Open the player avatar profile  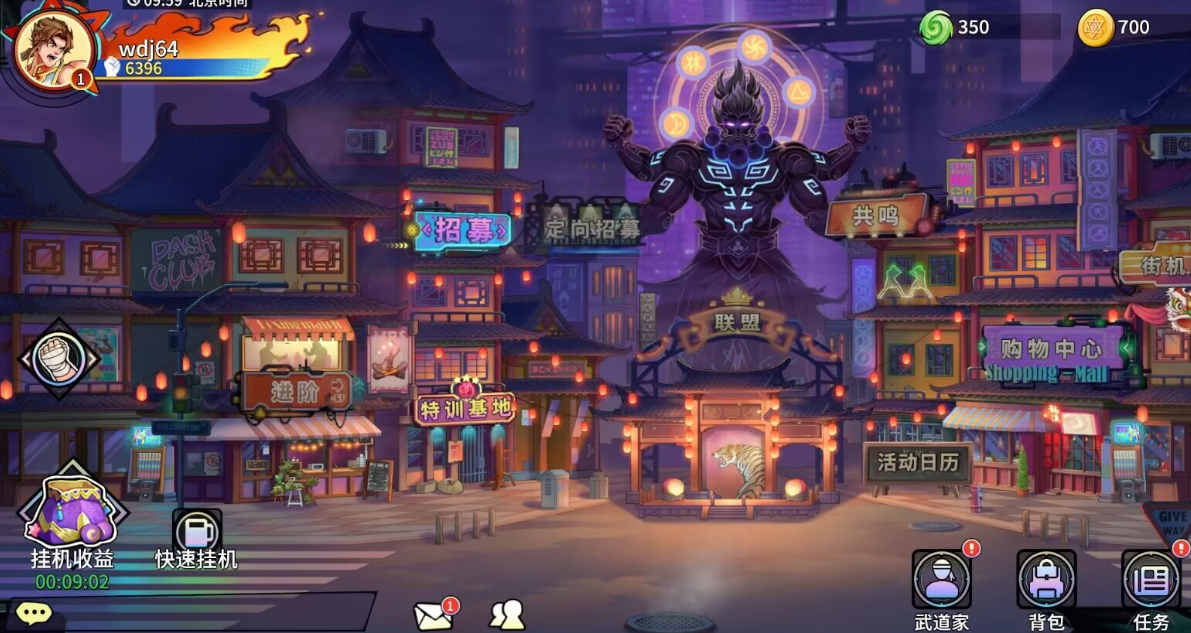pyautogui.click(x=54, y=50)
